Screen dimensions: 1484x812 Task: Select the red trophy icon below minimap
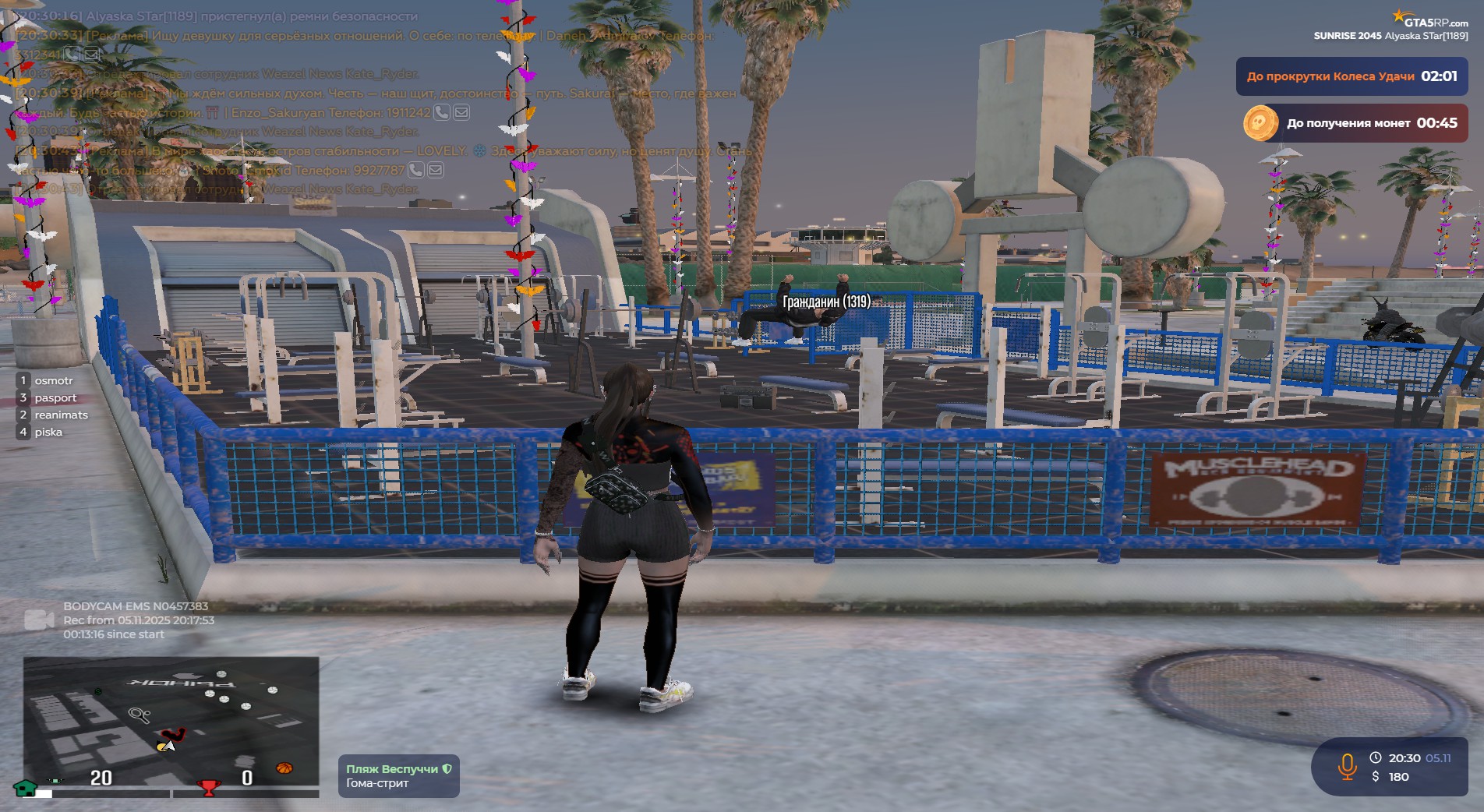208,788
